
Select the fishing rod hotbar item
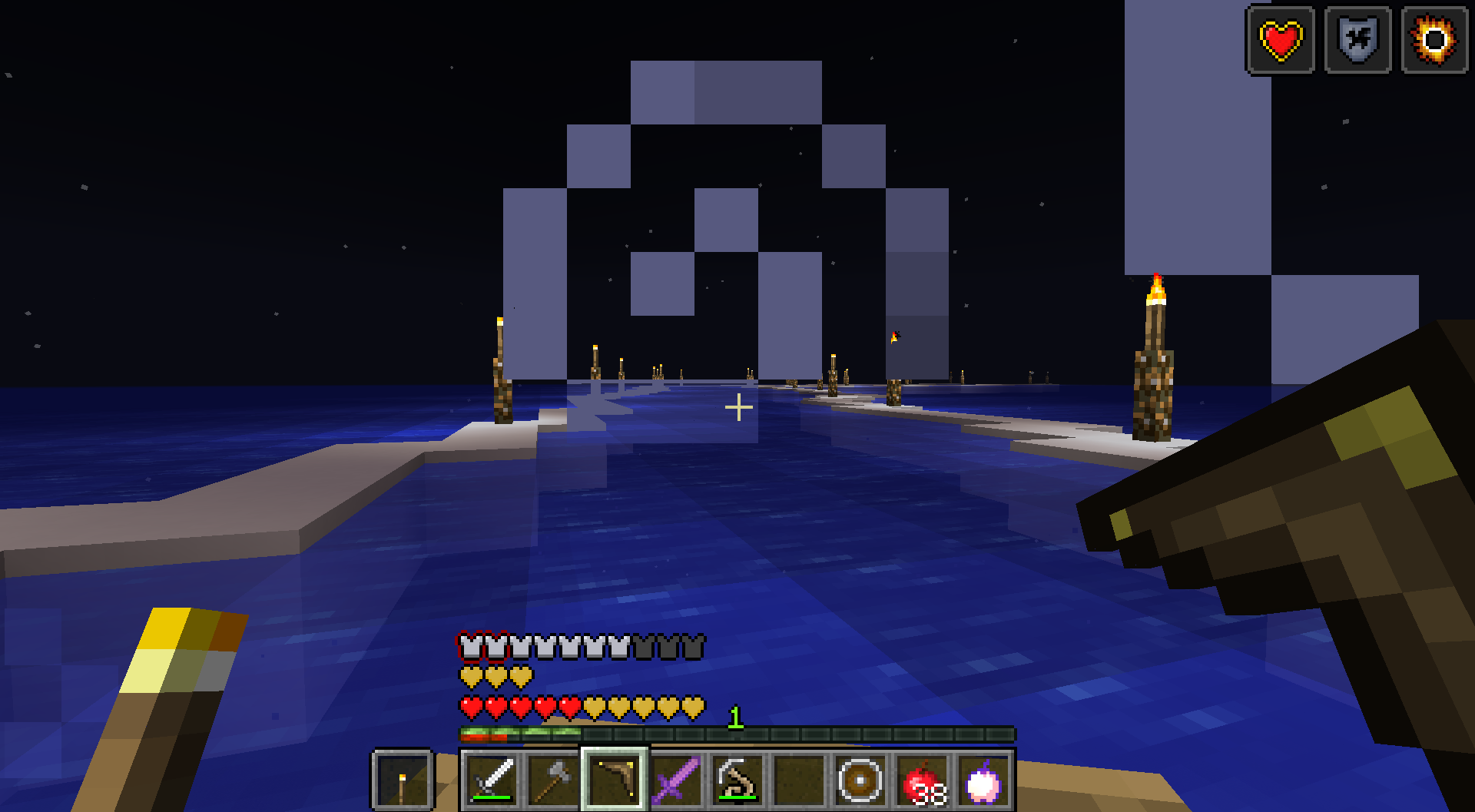pos(737,780)
